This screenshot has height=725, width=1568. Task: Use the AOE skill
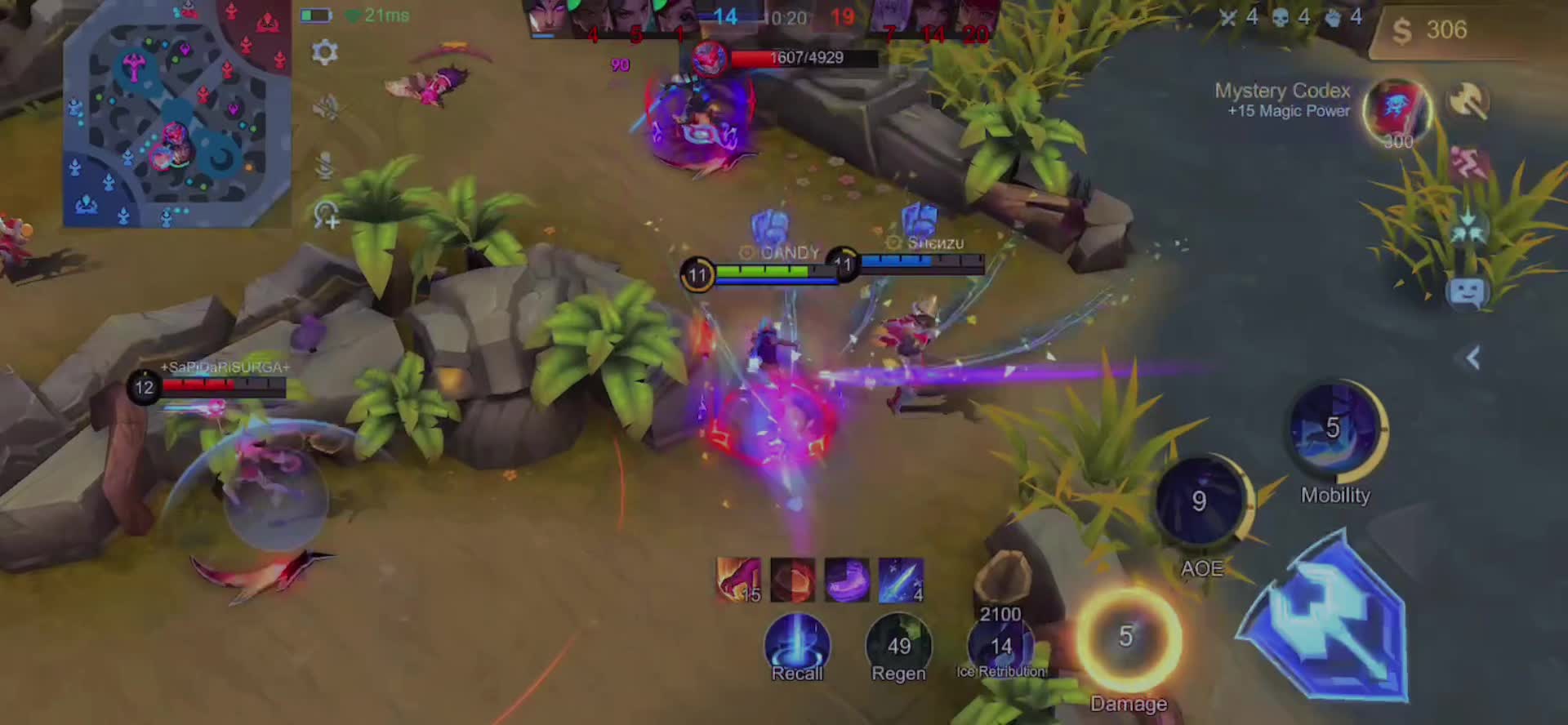tap(1199, 501)
